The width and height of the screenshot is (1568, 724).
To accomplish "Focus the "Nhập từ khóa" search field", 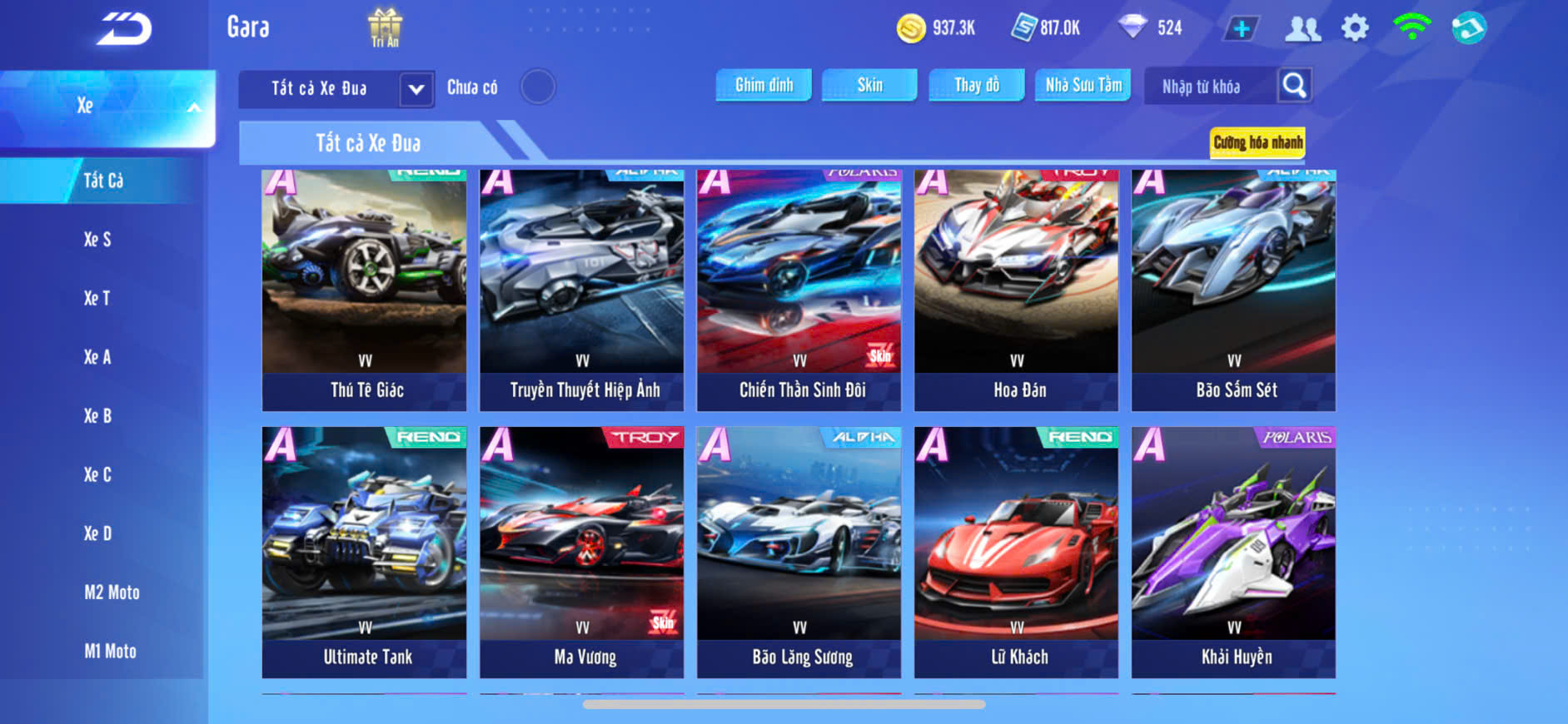I will tap(1210, 87).
